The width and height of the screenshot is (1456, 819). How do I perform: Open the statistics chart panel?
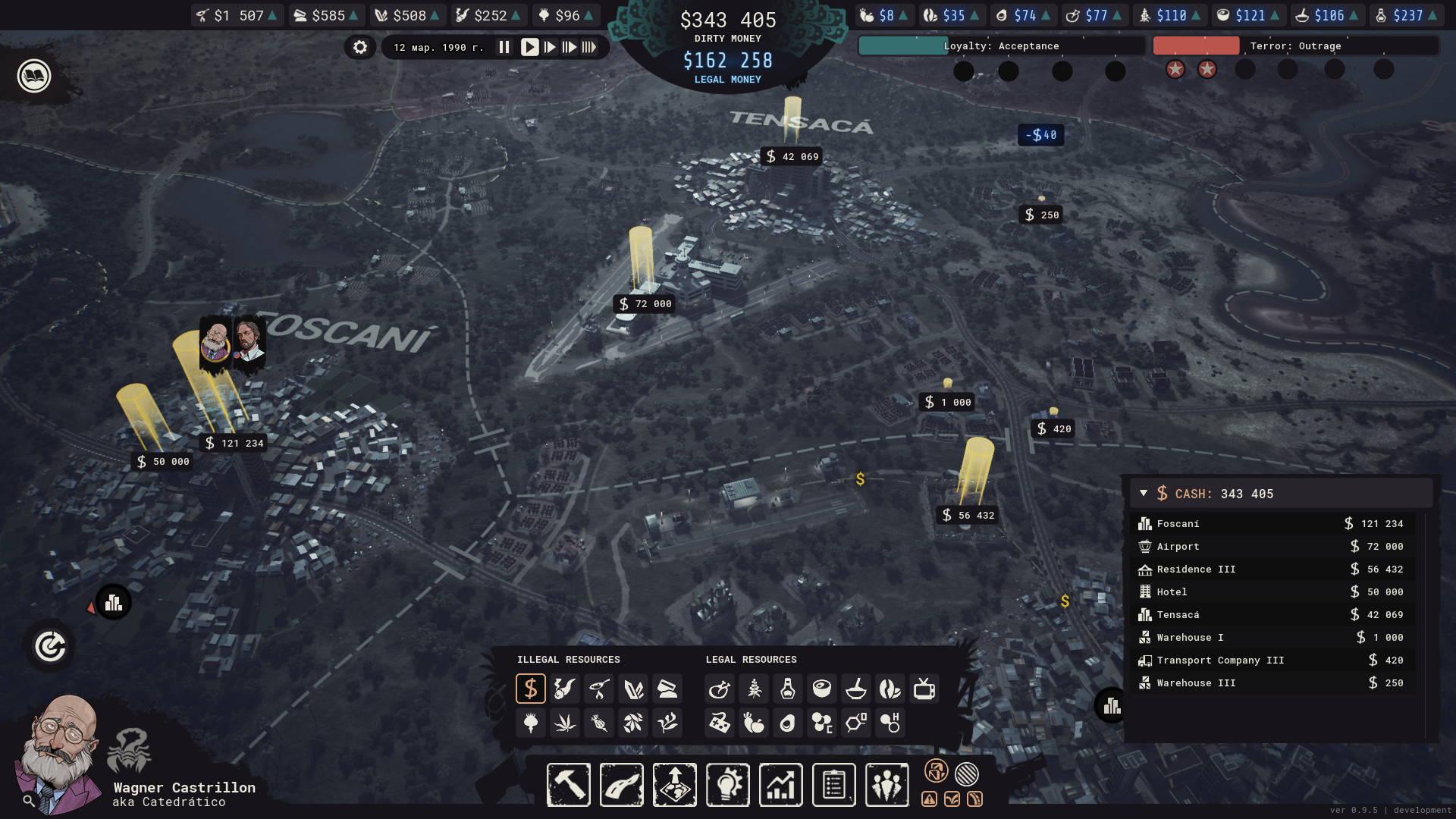pos(781,785)
